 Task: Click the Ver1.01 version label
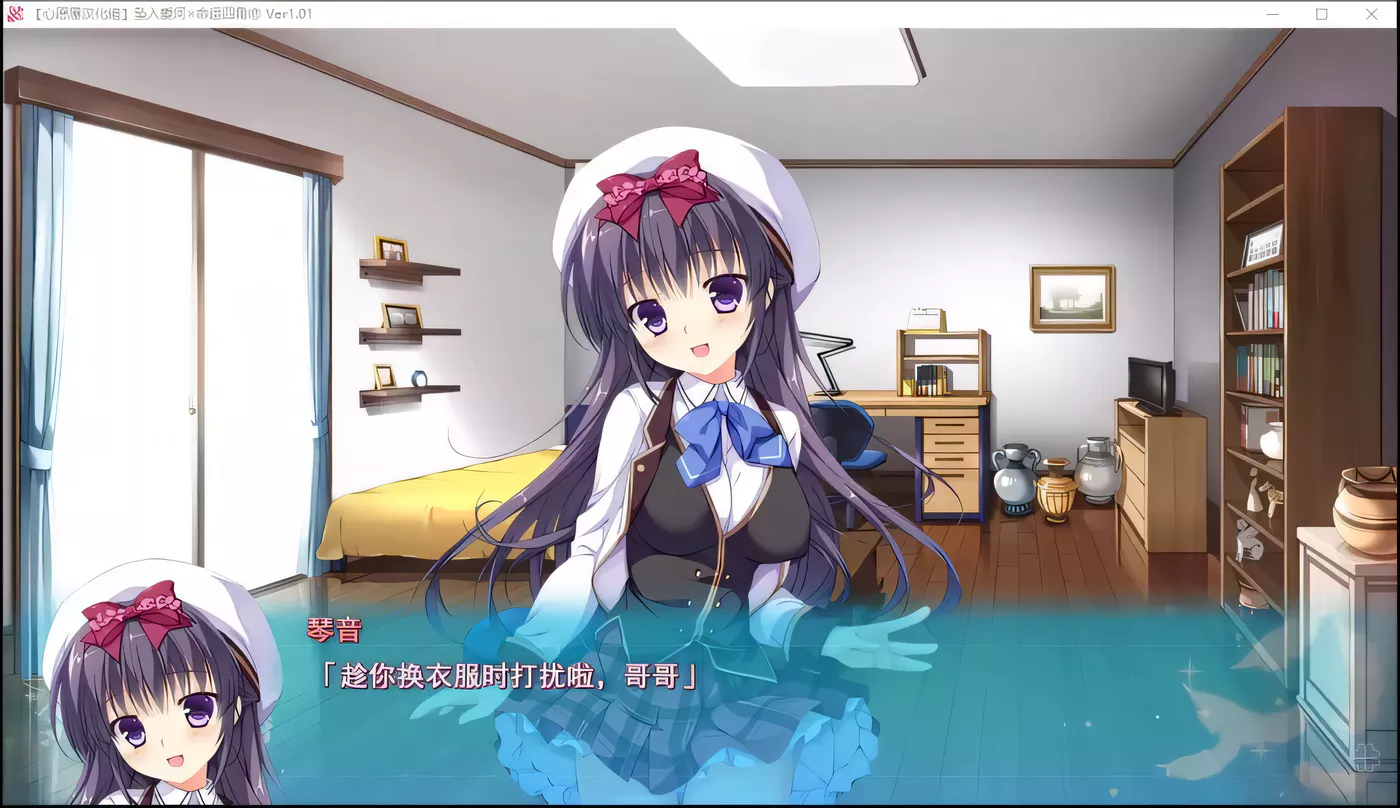click(x=290, y=14)
